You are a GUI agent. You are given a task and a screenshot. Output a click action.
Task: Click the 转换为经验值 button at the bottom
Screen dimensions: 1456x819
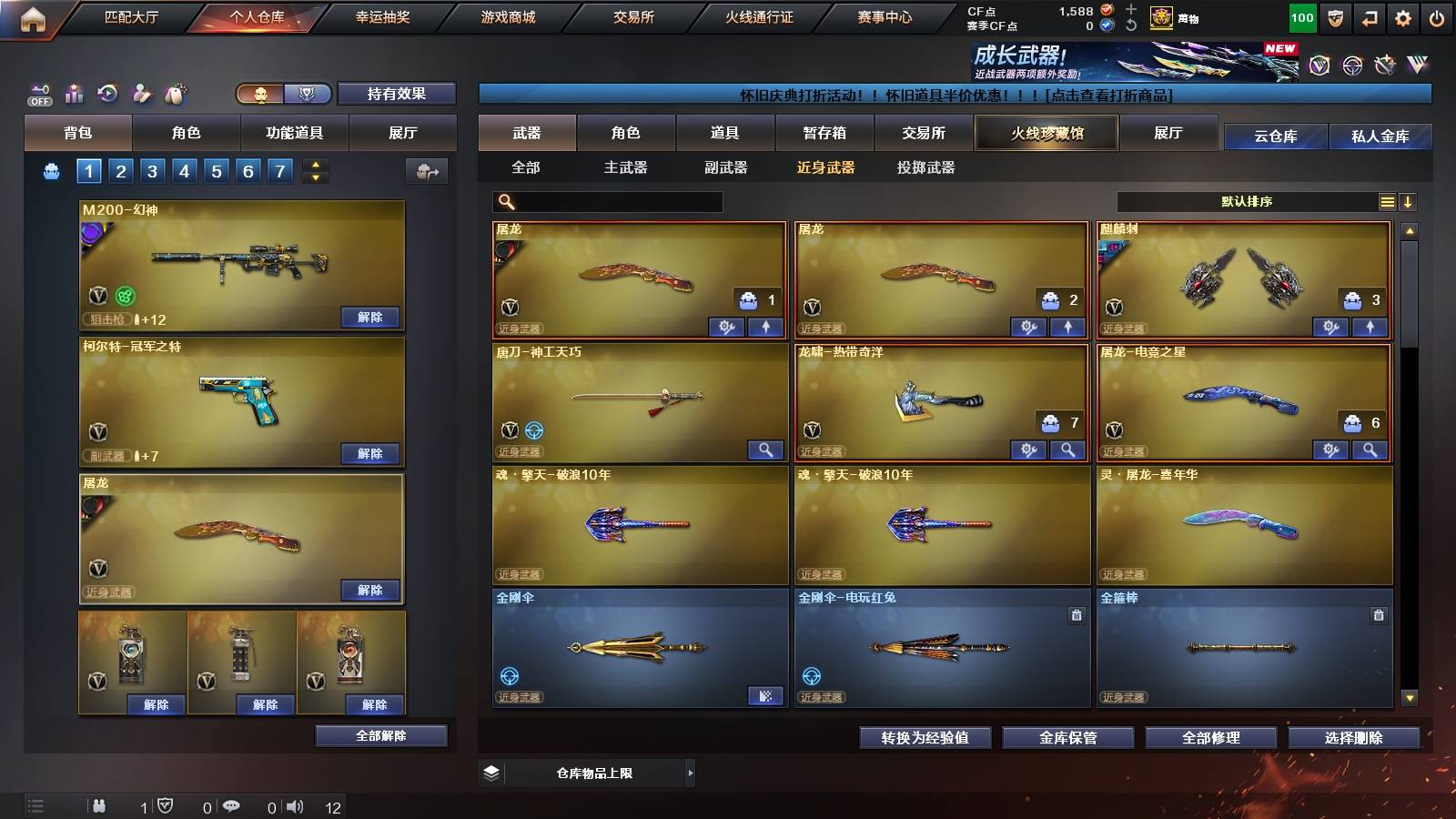coord(925,738)
